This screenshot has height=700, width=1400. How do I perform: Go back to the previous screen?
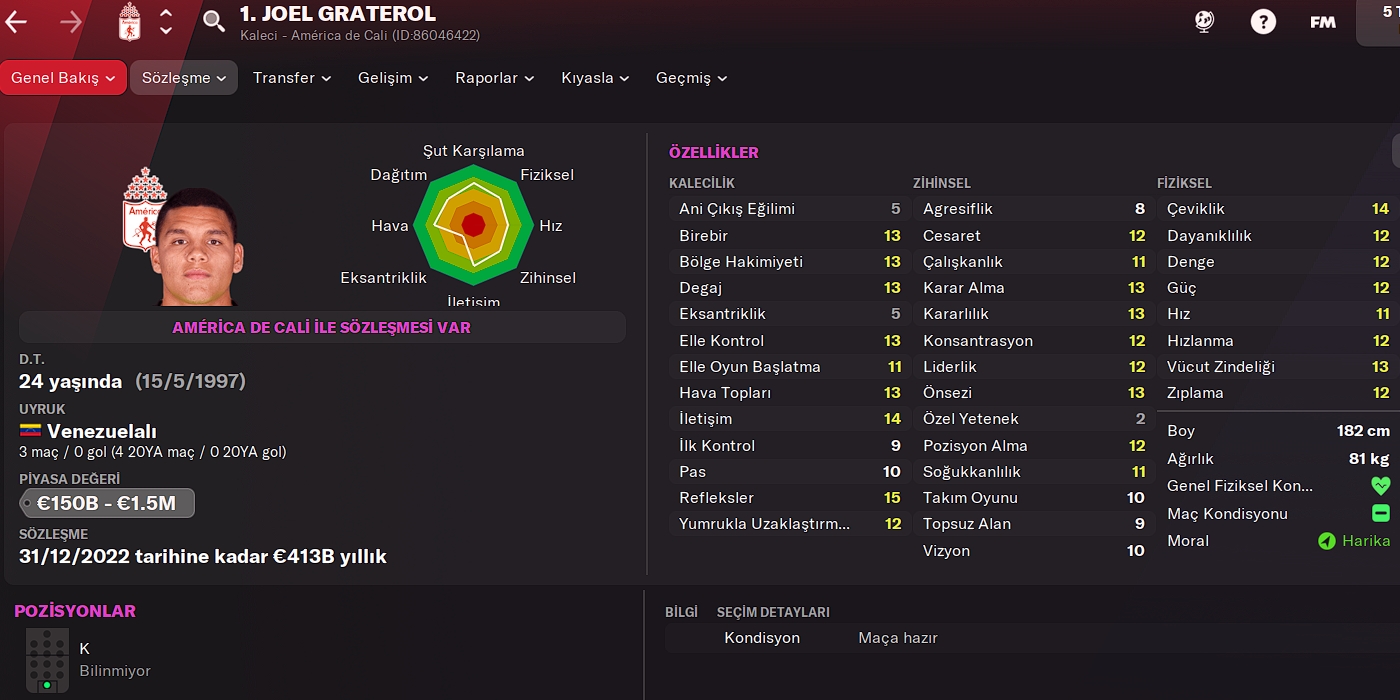16,21
